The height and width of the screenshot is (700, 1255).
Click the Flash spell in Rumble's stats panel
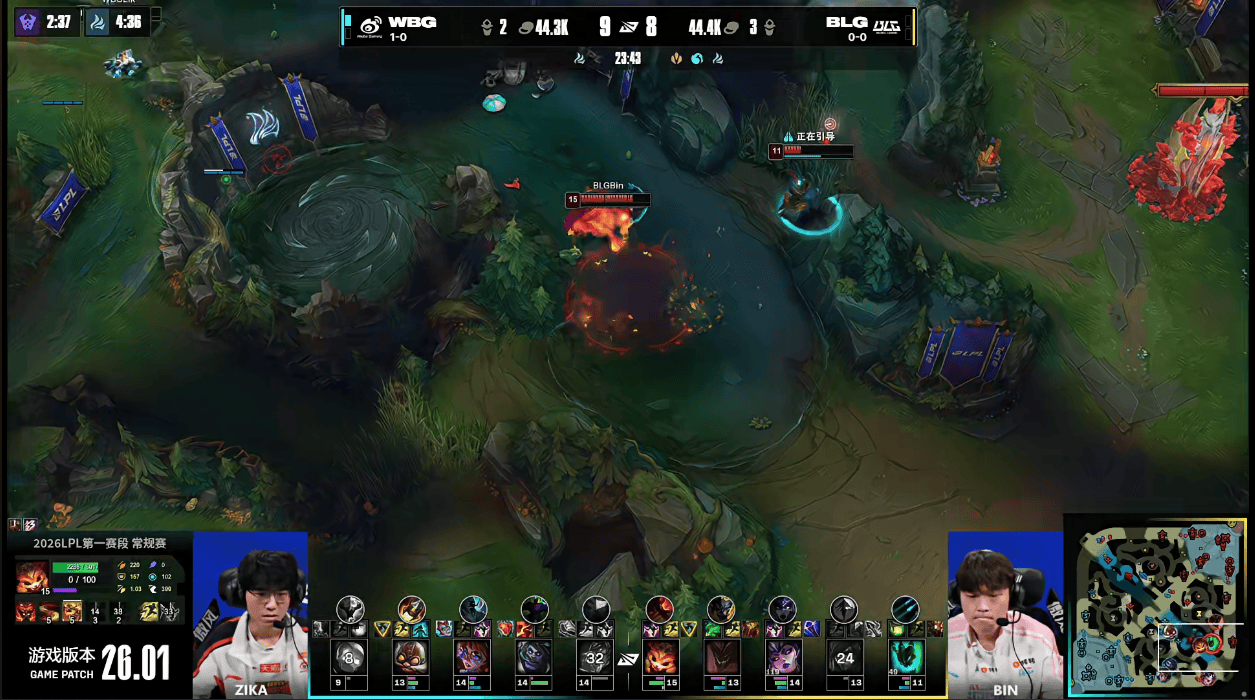point(150,611)
